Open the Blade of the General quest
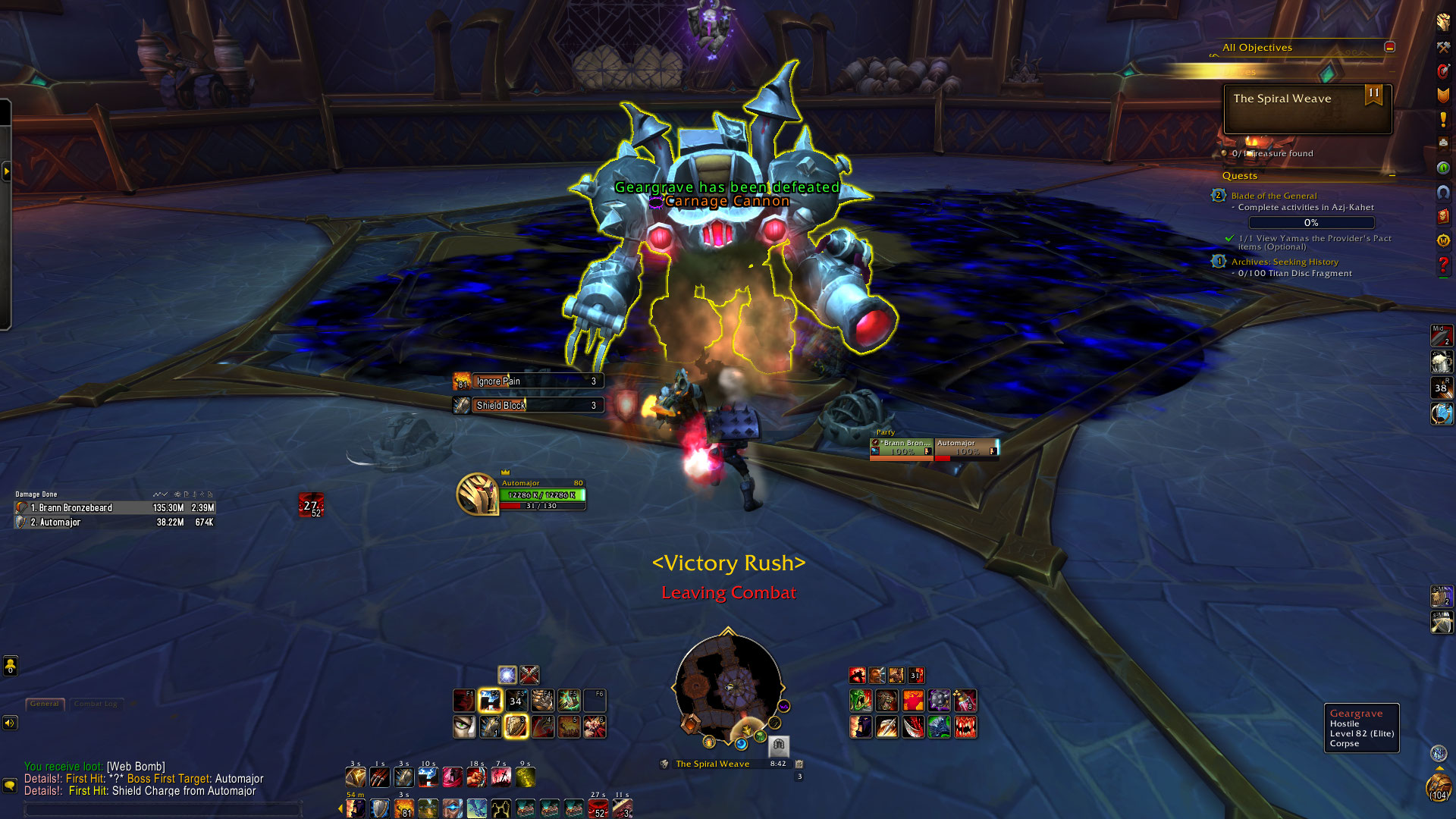 tap(1274, 196)
